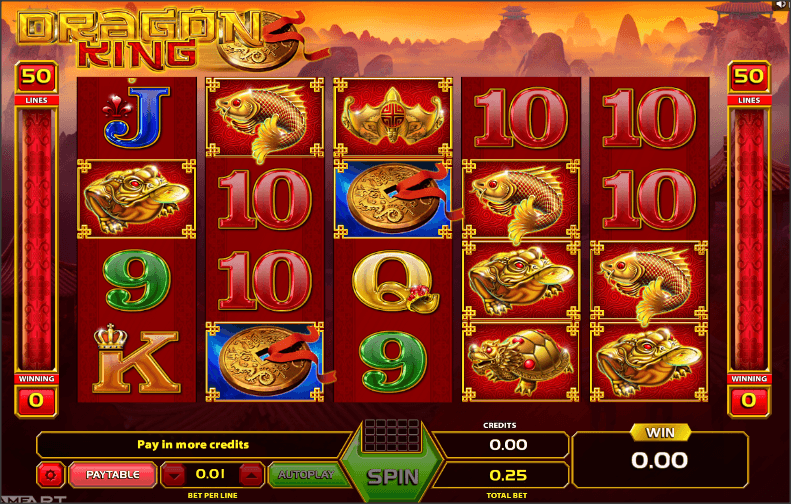Click the right 50 lines indicator
Image resolution: width=791 pixels, height=504 pixels.
748,75
